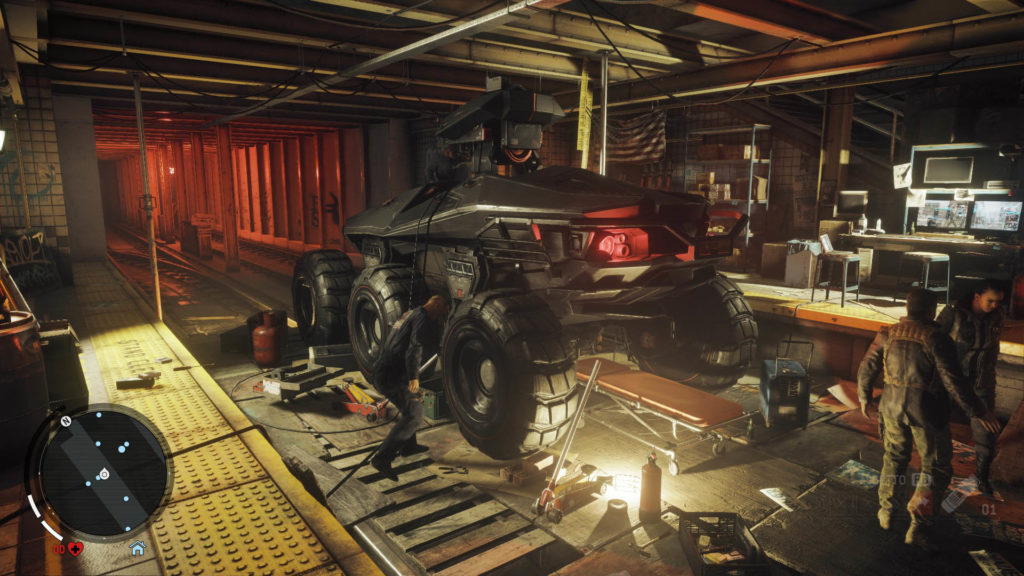Image resolution: width=1024 pixels, height=576 pixels.
Task: Click the white player marker on minimap
Action: pyautogui.click(x=103, y=473)
